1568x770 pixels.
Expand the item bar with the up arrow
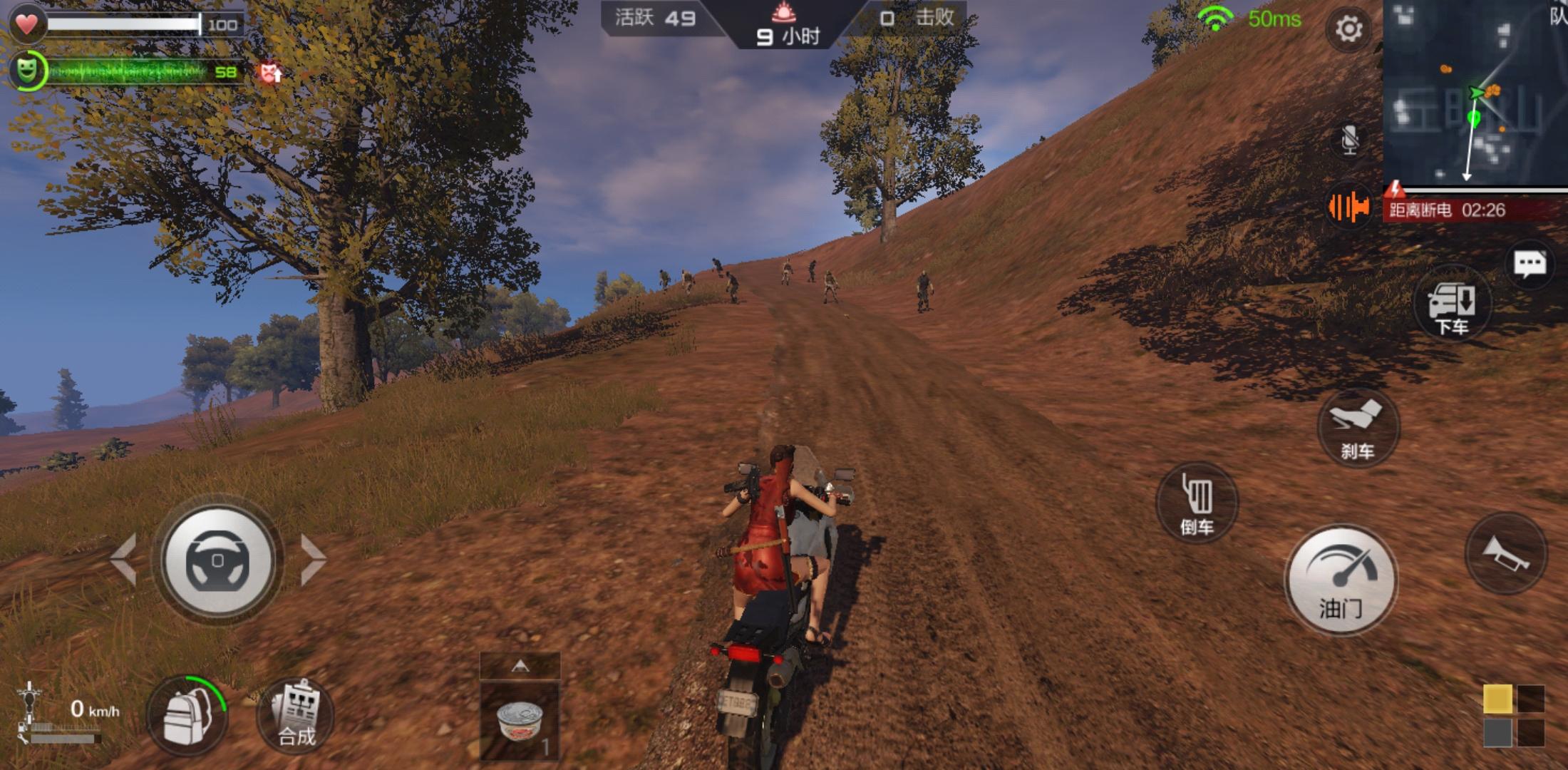[x=520, y=666]
